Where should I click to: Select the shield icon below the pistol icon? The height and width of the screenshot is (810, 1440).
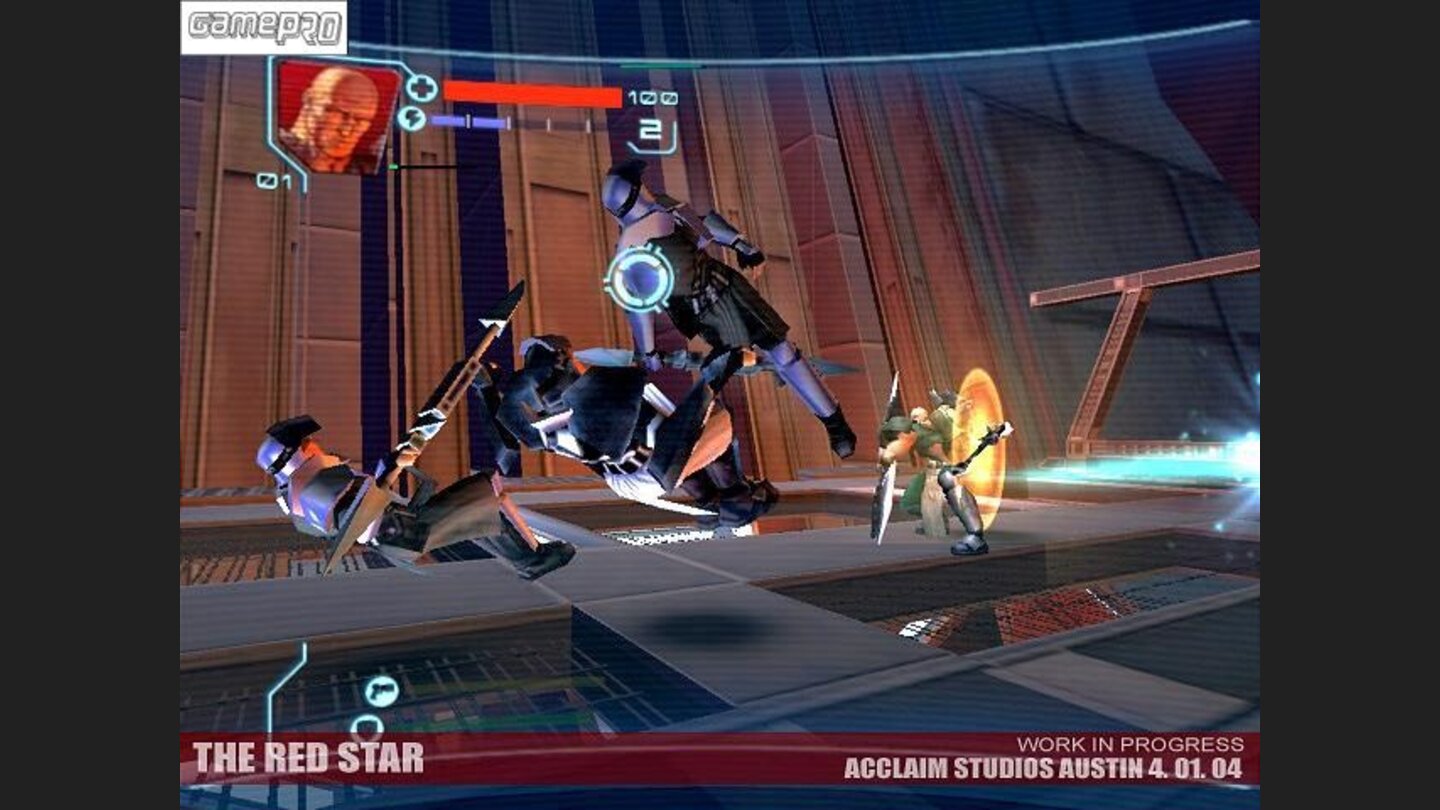(x=368, y=726)
